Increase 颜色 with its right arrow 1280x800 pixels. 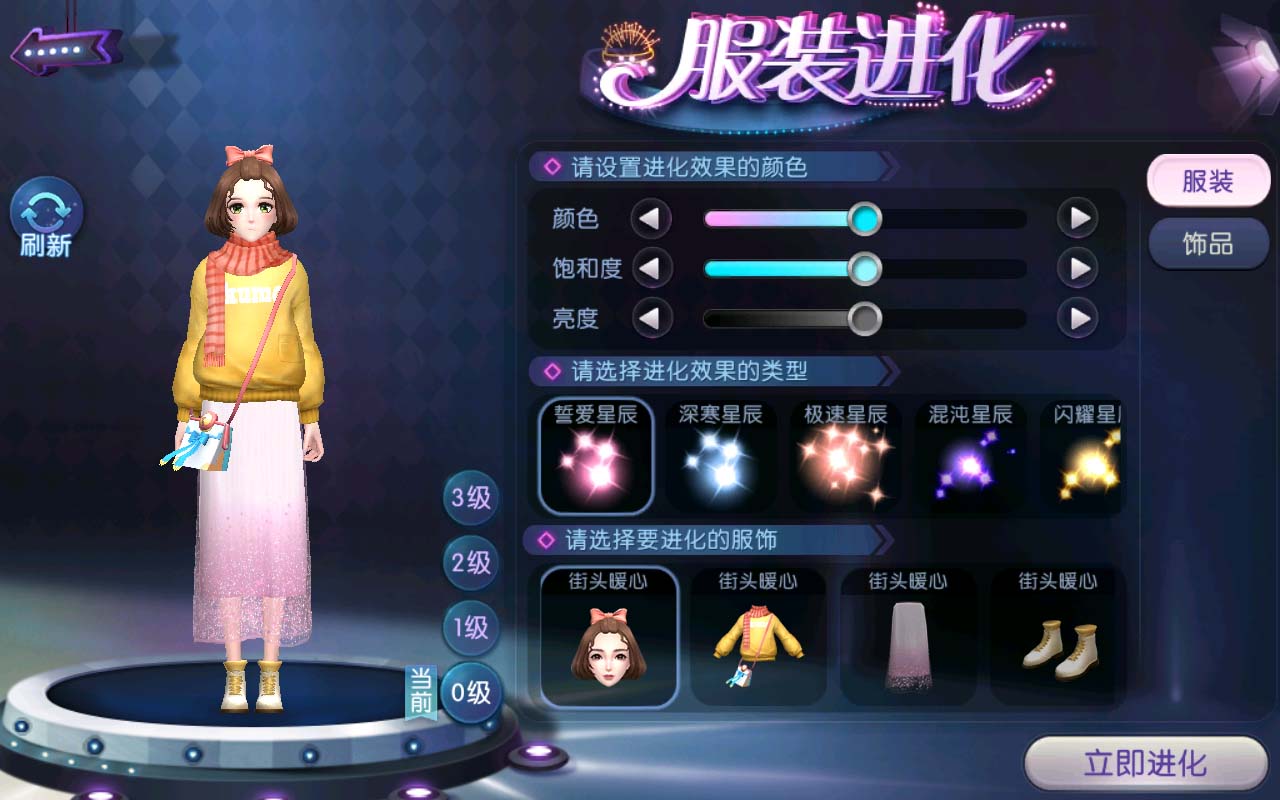tap(1078, 218)
